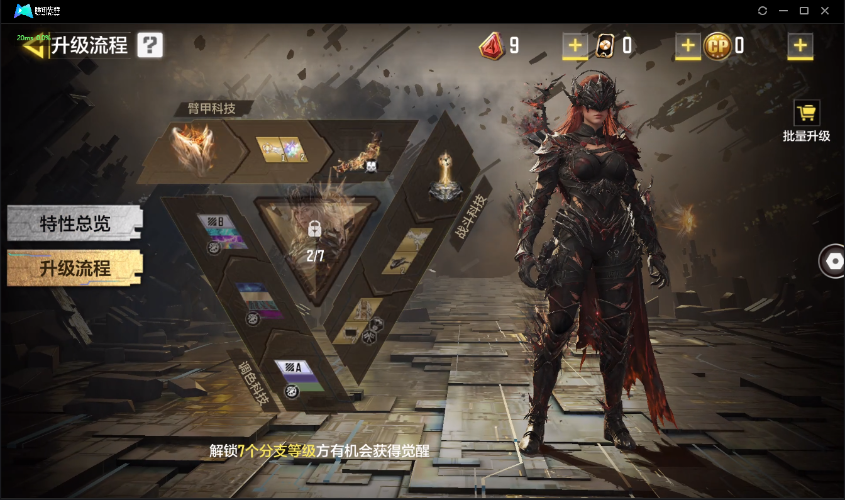This screenshot has height=500, width=845.
Task: Open the question mark help button
Action: (150, 45)
